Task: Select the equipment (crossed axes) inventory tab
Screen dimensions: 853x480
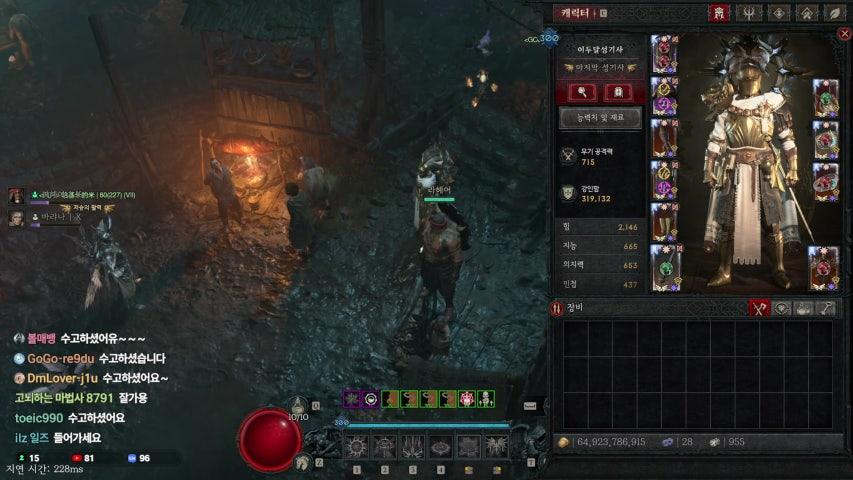Action: click(x=759, y=308)
